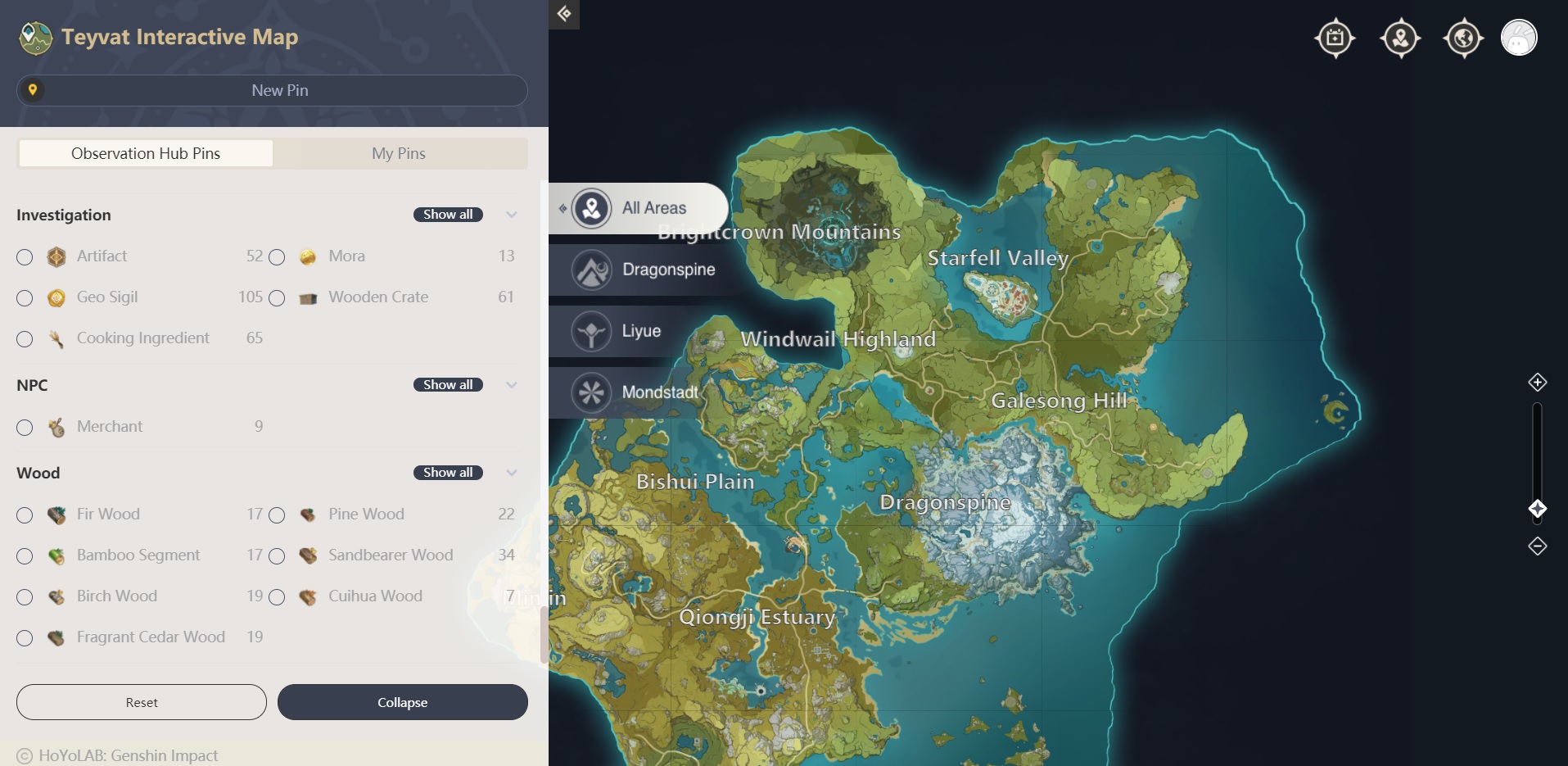The image size is (1568, 766).
Task: Select the Mondstadt region icon
Action: [592, 392]
